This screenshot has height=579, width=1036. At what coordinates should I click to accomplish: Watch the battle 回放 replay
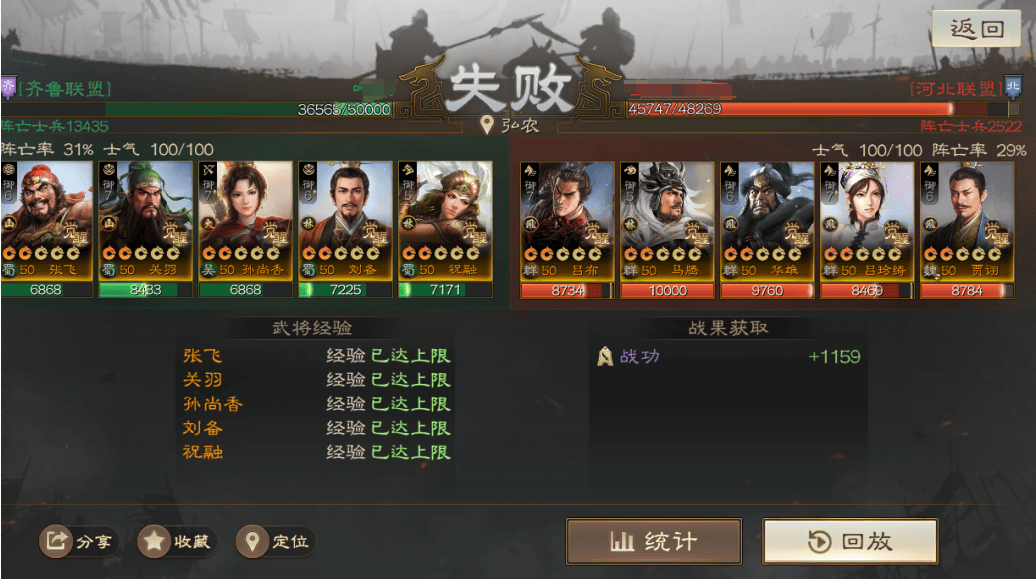point(850,542)
